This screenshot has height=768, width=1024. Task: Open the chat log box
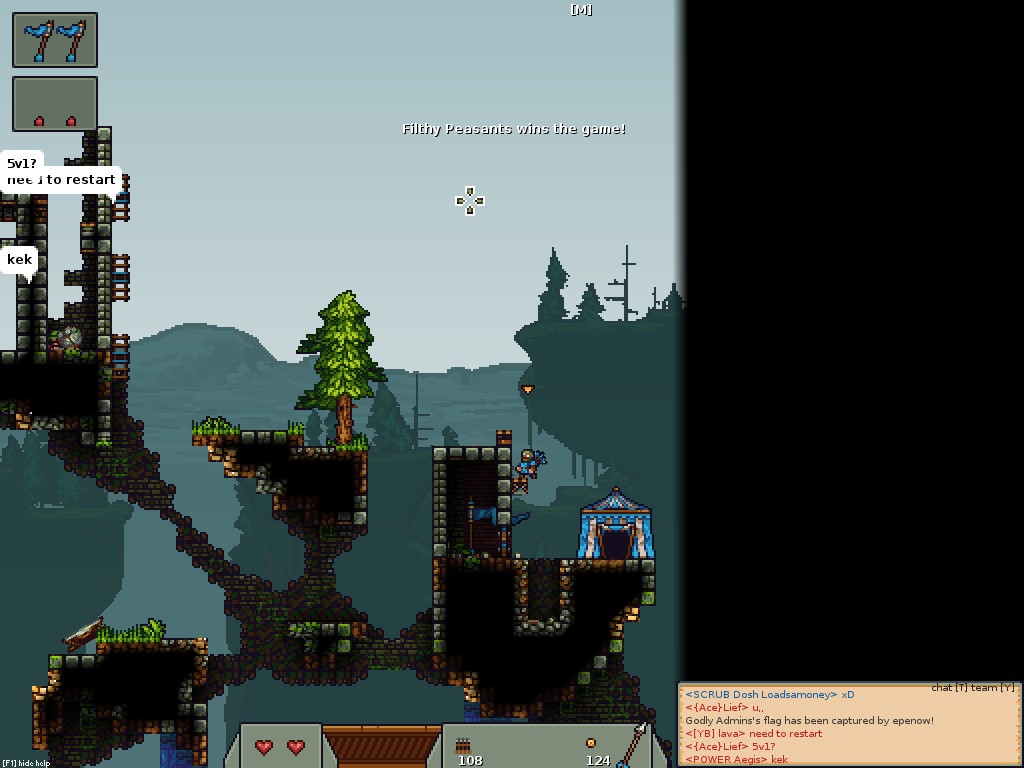click(850, 726)
